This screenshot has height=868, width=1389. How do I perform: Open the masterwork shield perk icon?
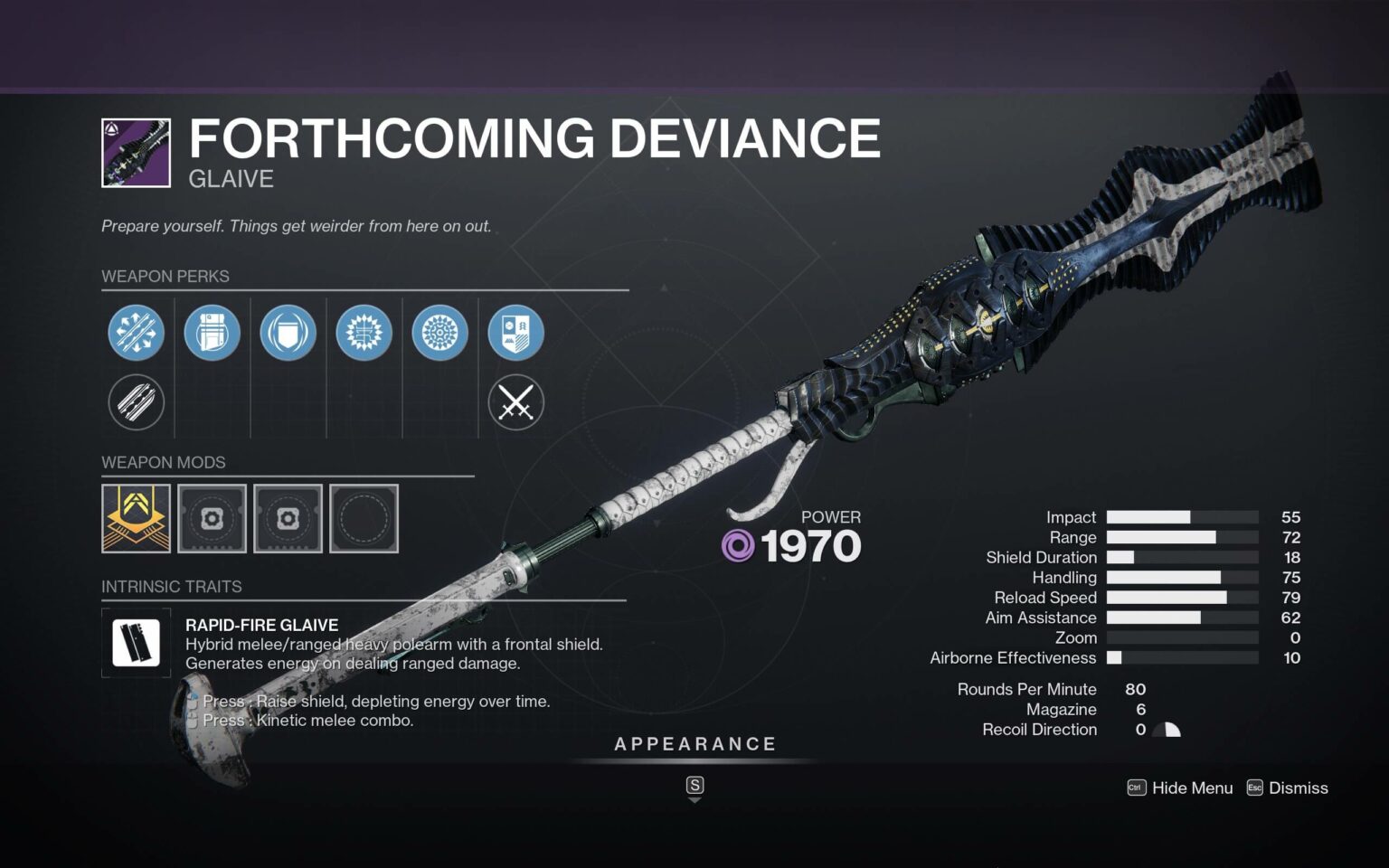(515, 332)
